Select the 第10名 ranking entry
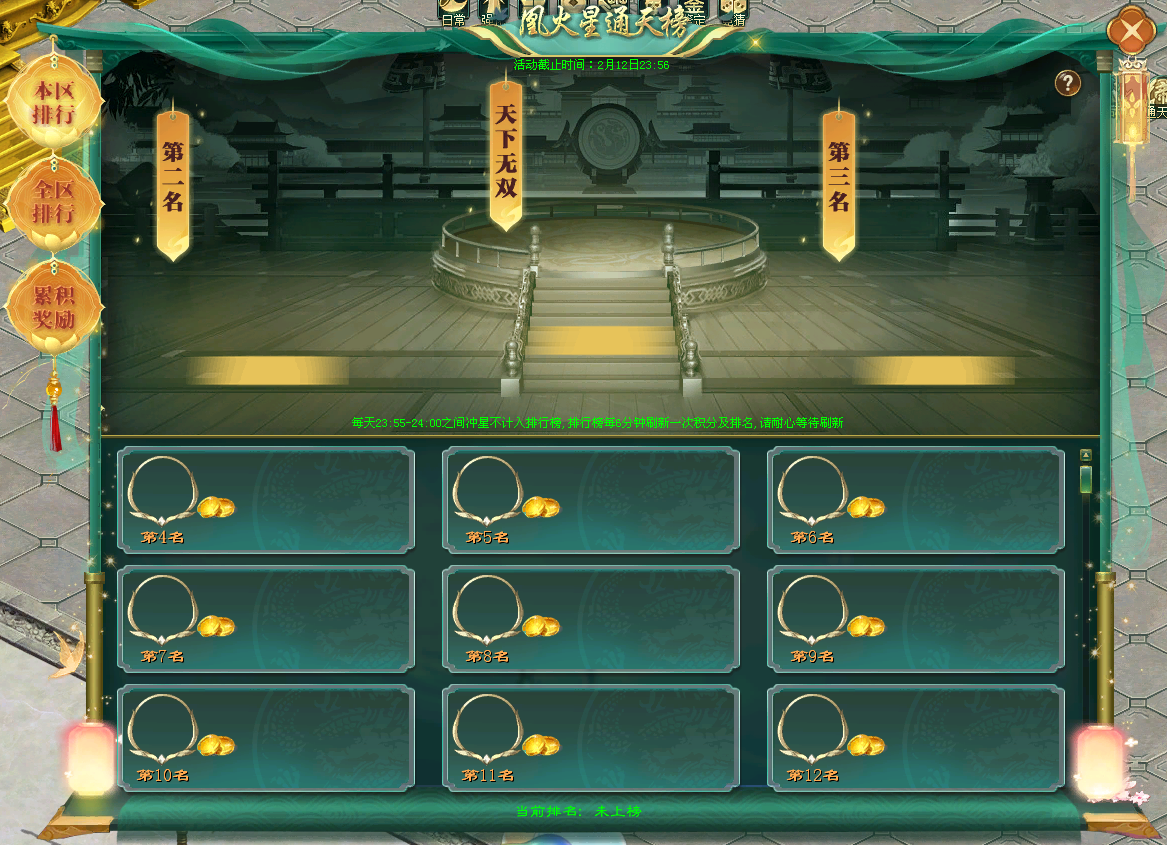The image size is (1167, 845). (266, 738)
